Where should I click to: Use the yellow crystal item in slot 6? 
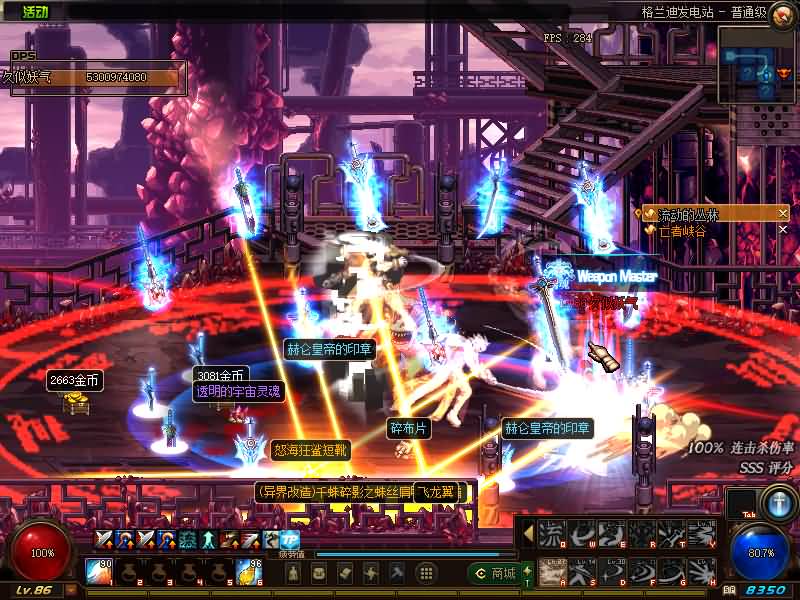[x=247, y=572]
